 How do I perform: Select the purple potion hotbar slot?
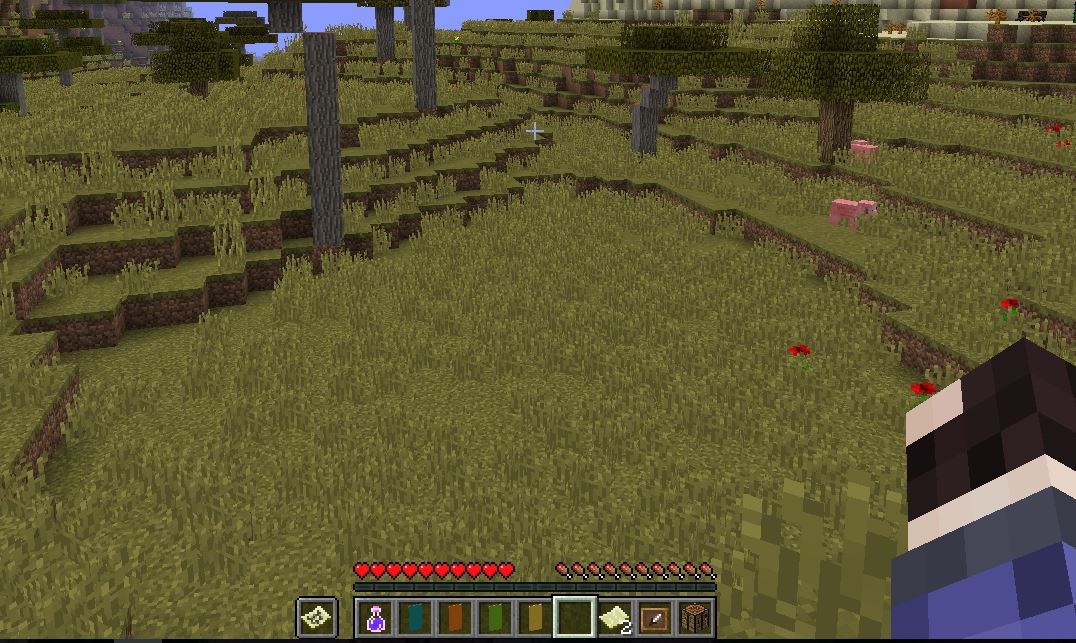coord(376,618)
